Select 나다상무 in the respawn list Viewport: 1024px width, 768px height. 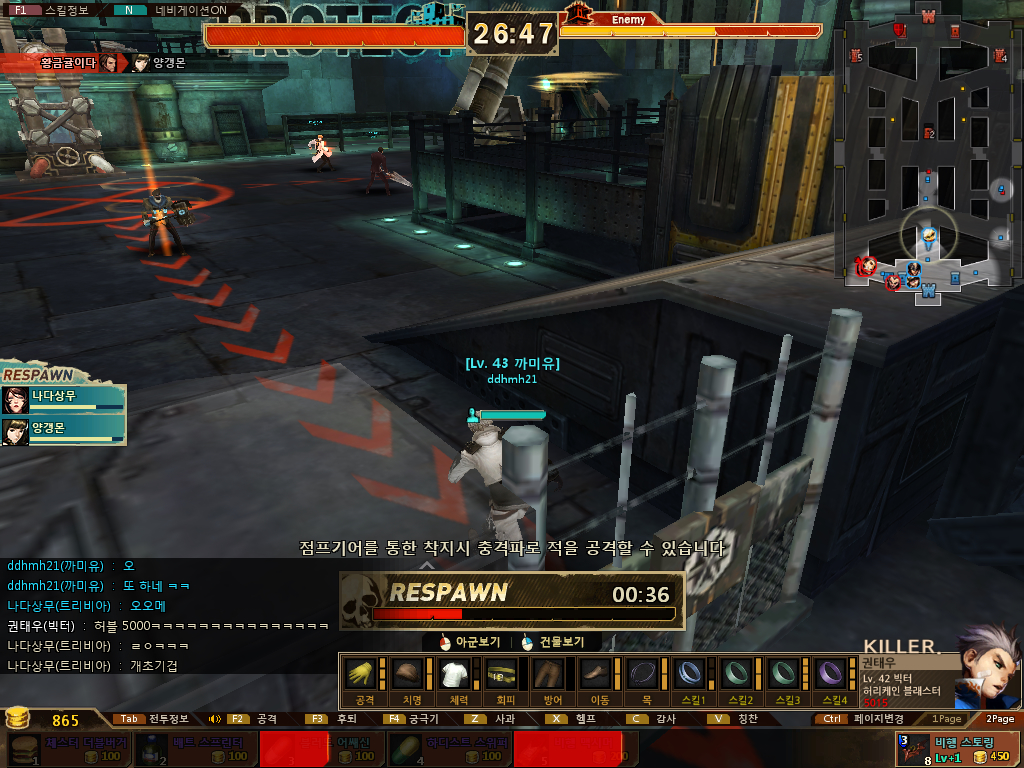pyautogui.click(x=64, y=400)
